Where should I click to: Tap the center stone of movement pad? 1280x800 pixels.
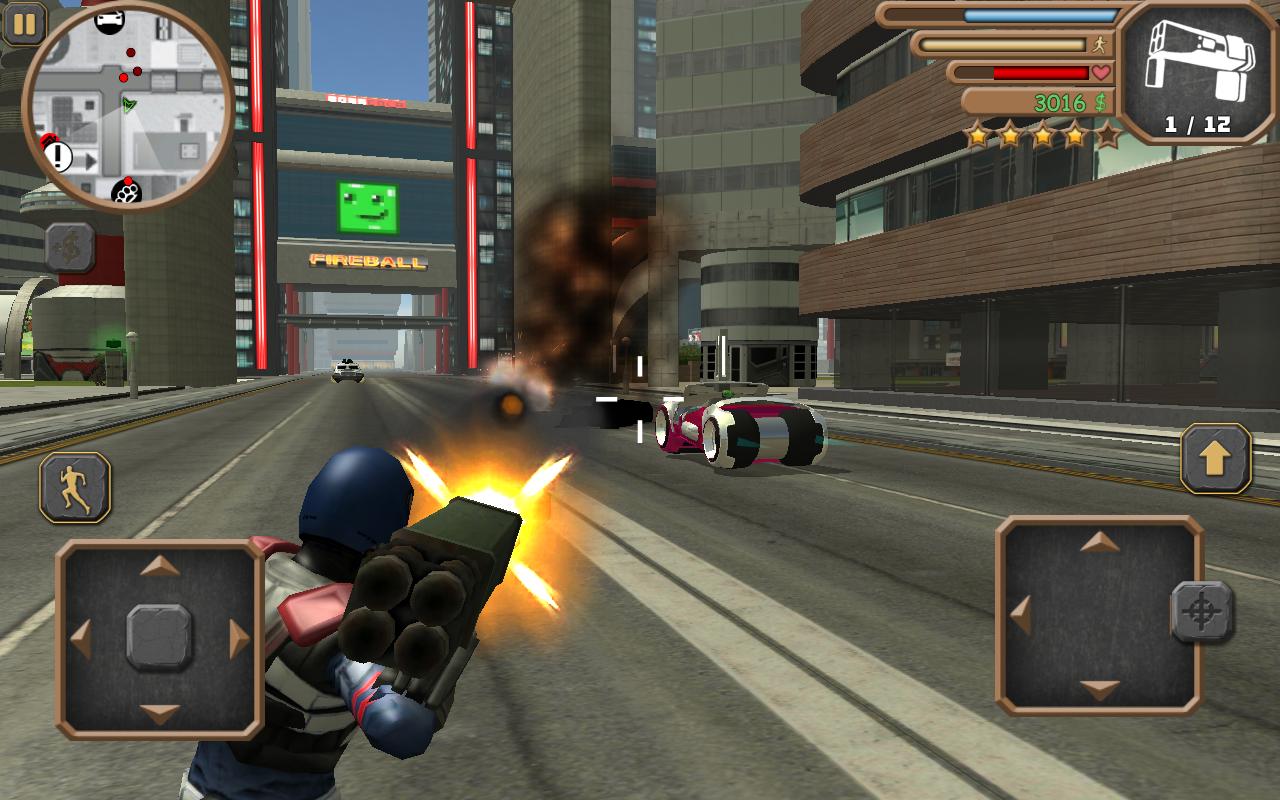pos(160,638)
